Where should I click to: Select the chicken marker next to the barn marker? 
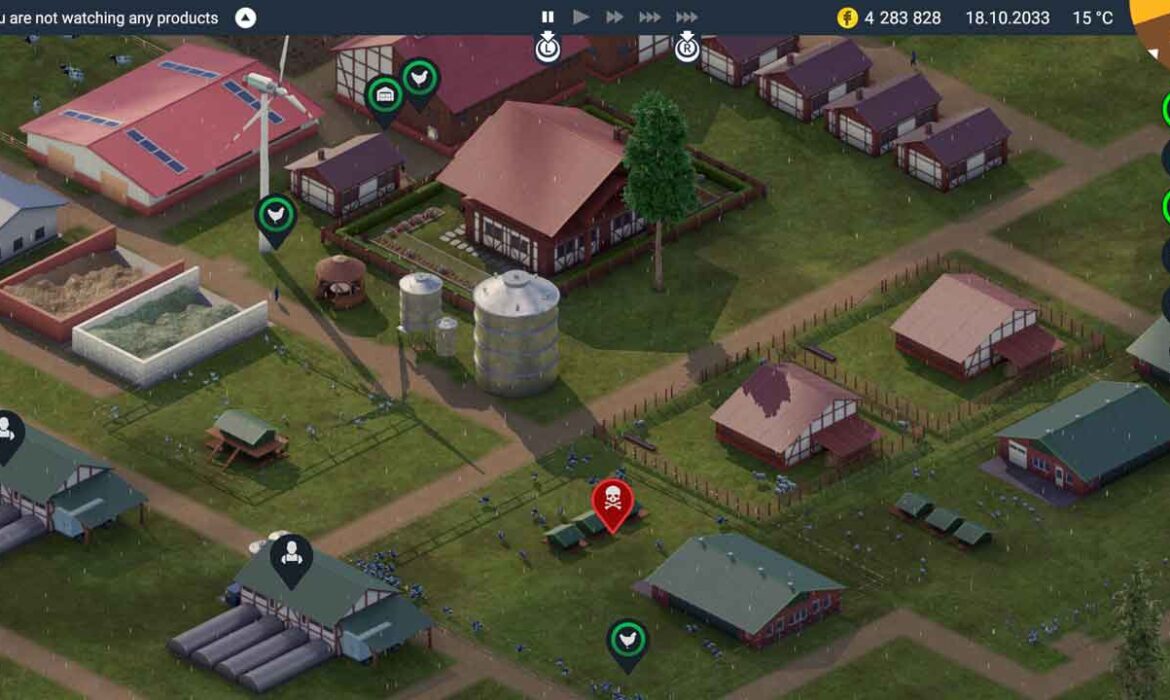click(x=420, y=80)
